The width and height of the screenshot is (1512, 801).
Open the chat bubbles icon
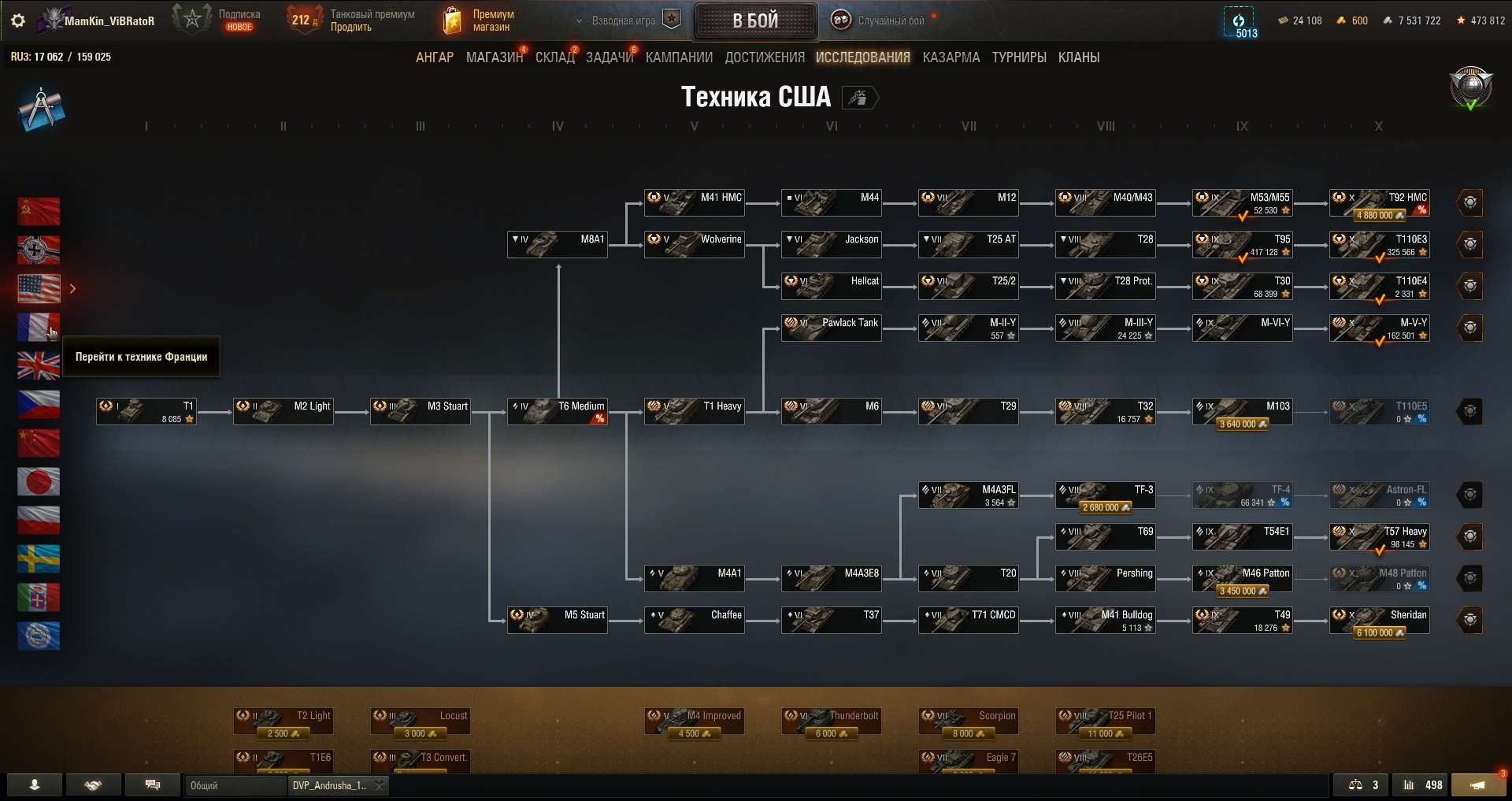(x=152, y=785)
